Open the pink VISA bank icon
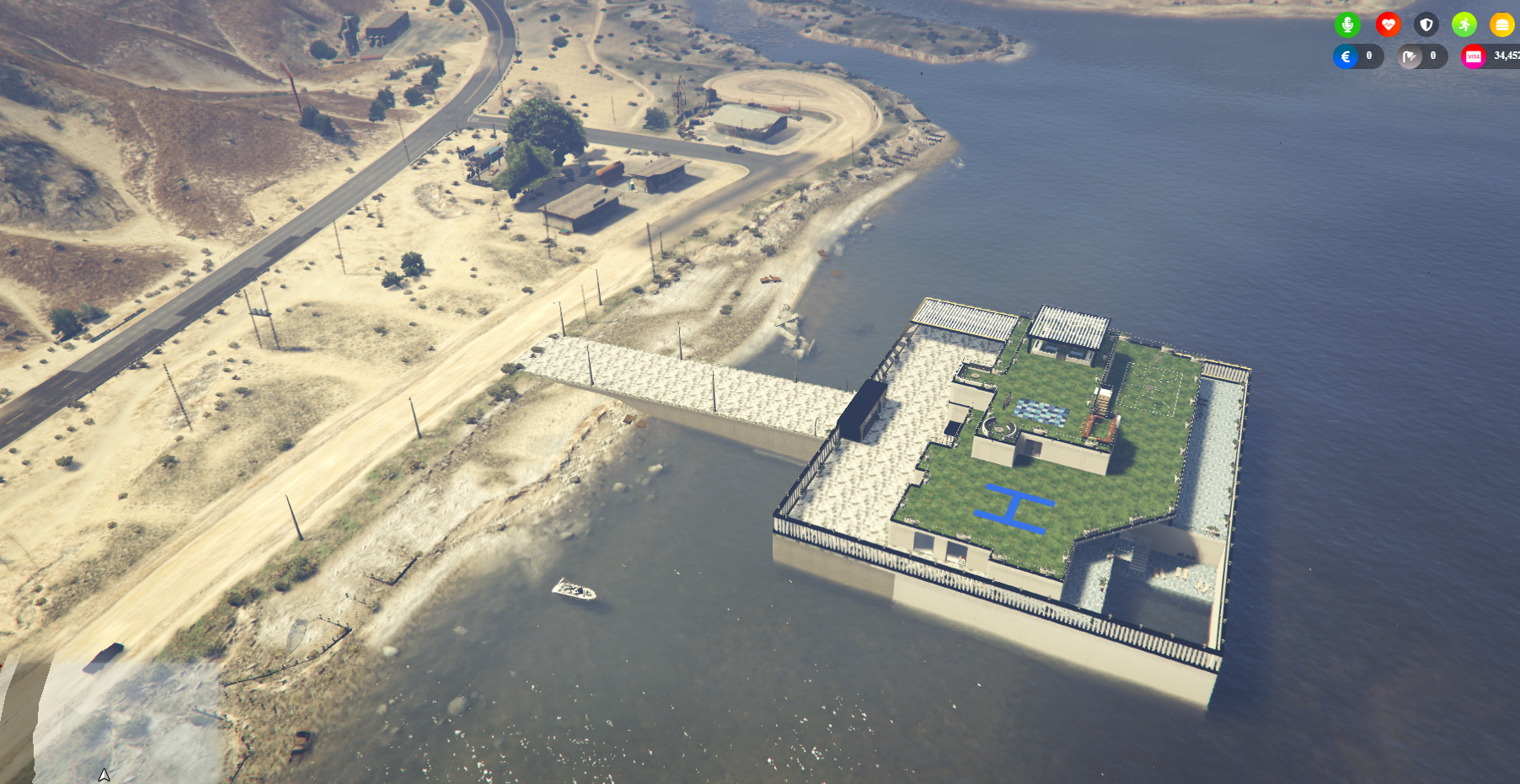This screenshot has height=784, width=1520. tap(1474, 56)
